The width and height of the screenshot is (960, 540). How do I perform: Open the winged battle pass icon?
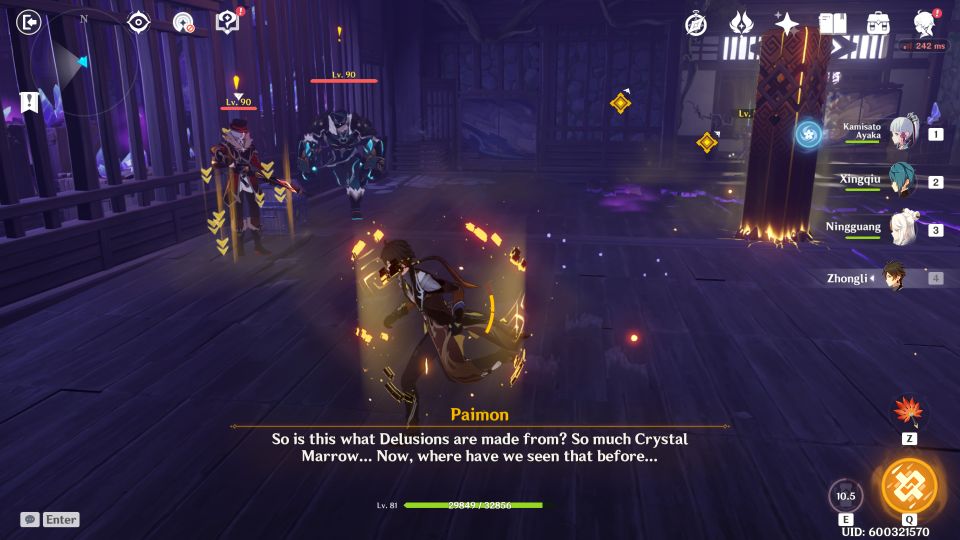point(741,24)
